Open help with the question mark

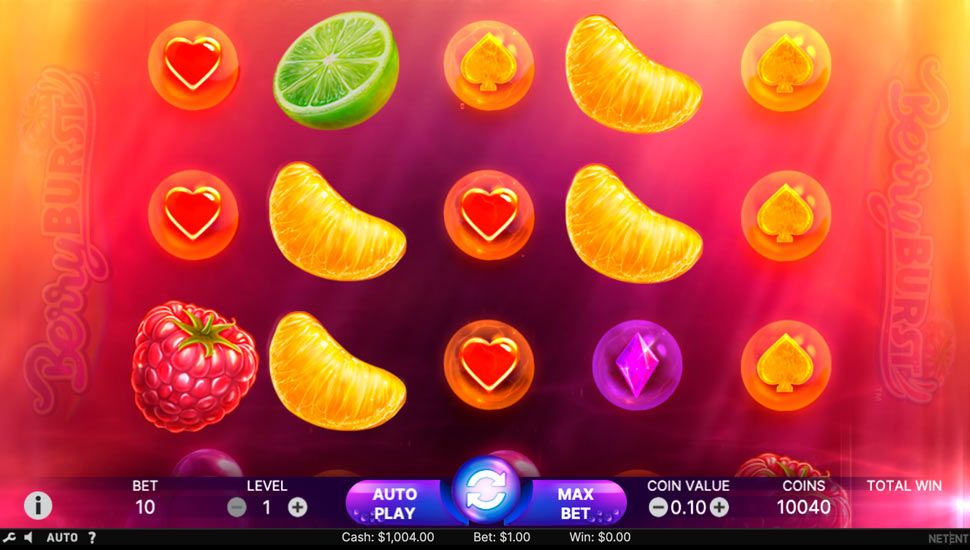click(92, 538)
